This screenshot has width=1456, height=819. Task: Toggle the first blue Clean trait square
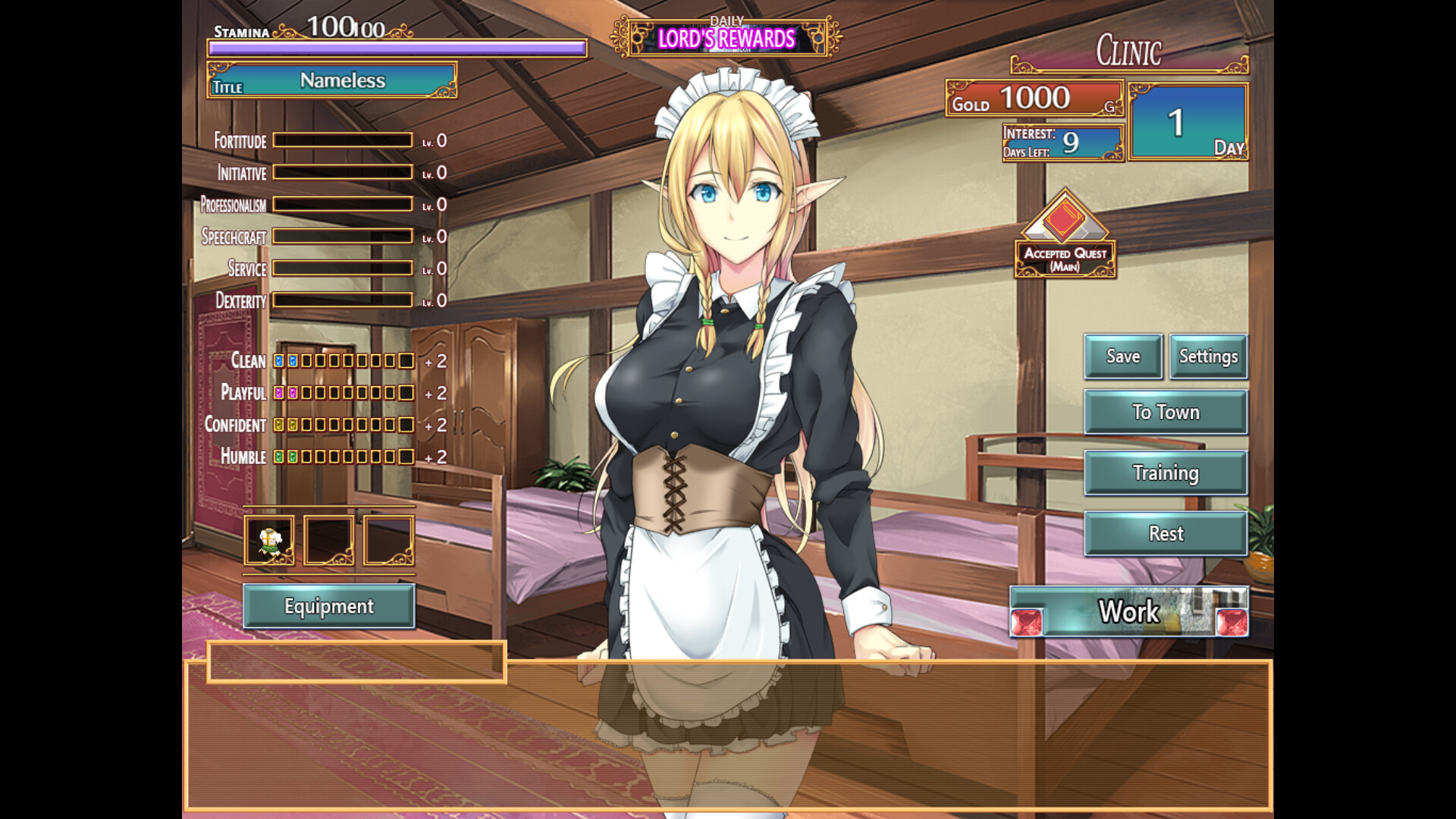point(280,362)
